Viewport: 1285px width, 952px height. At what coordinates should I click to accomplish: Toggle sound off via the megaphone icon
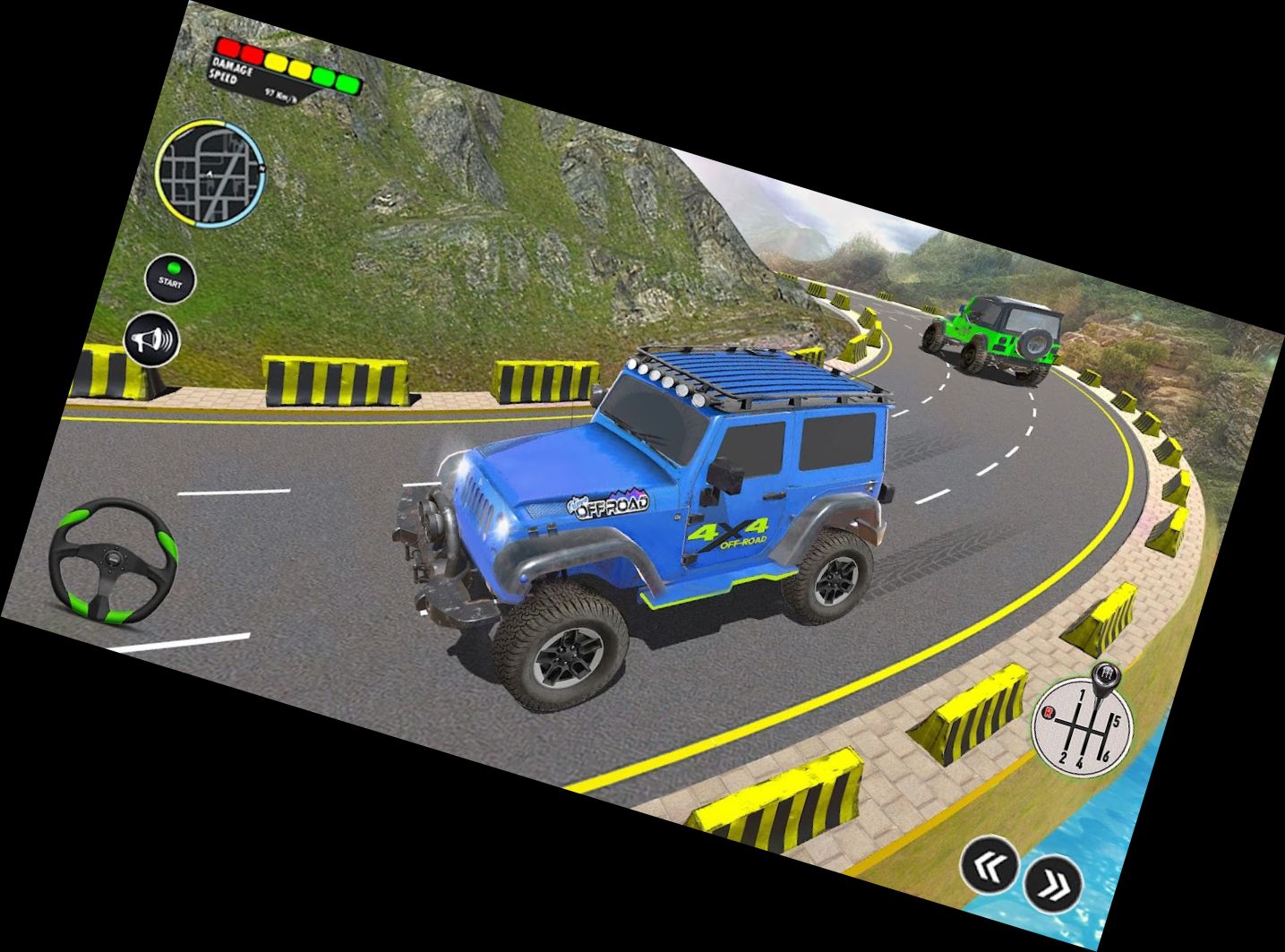[x=152, y=339]
